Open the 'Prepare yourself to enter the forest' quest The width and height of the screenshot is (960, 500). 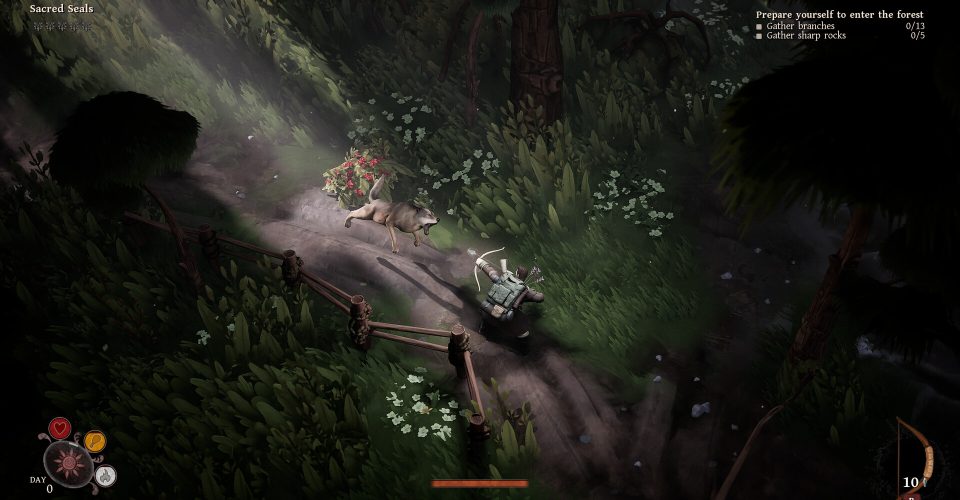[x=840, y=15]
